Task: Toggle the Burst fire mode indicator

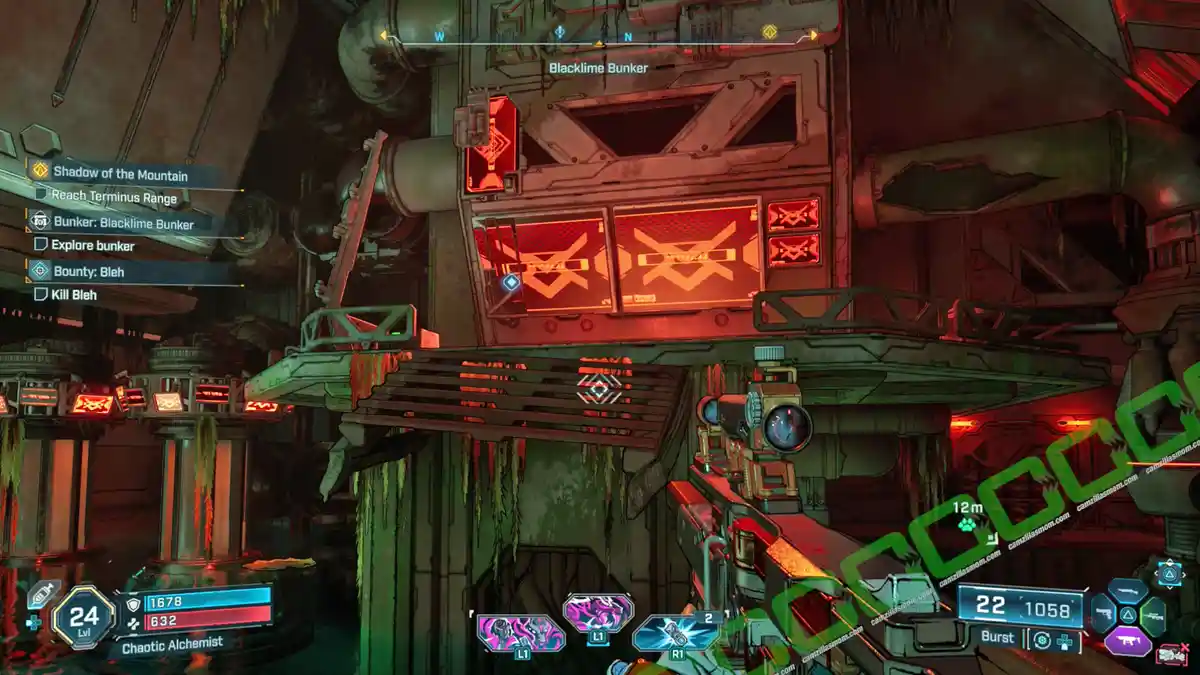Action: click(997, 637)
